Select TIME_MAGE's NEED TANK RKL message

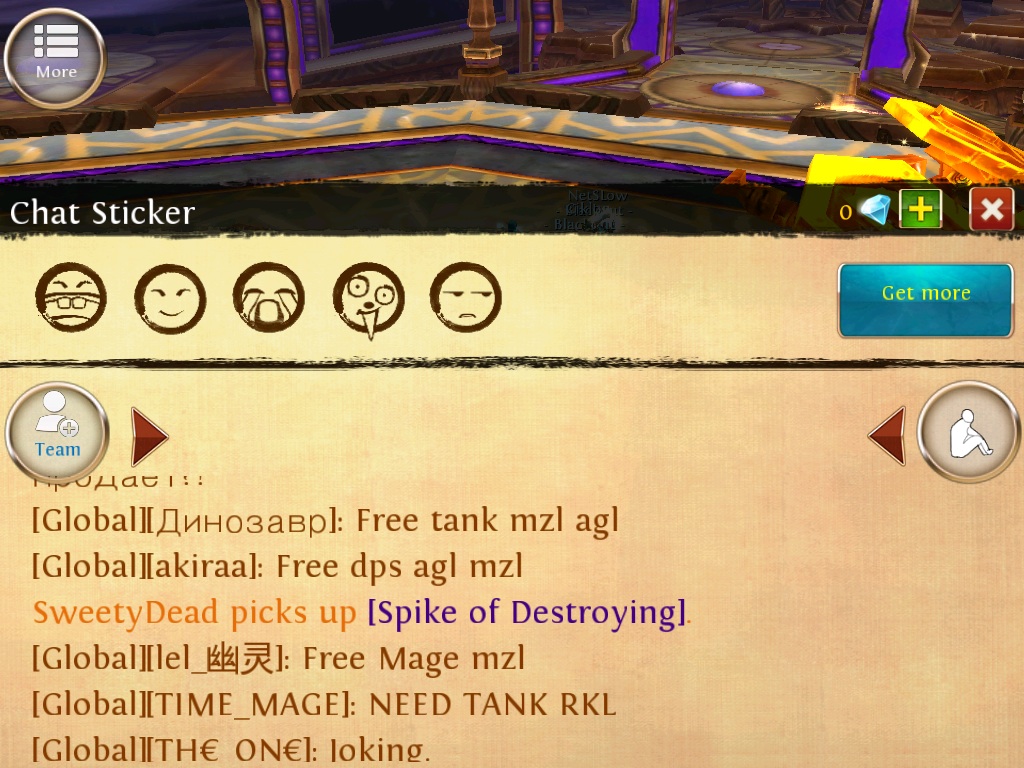[x=323, y=704]
